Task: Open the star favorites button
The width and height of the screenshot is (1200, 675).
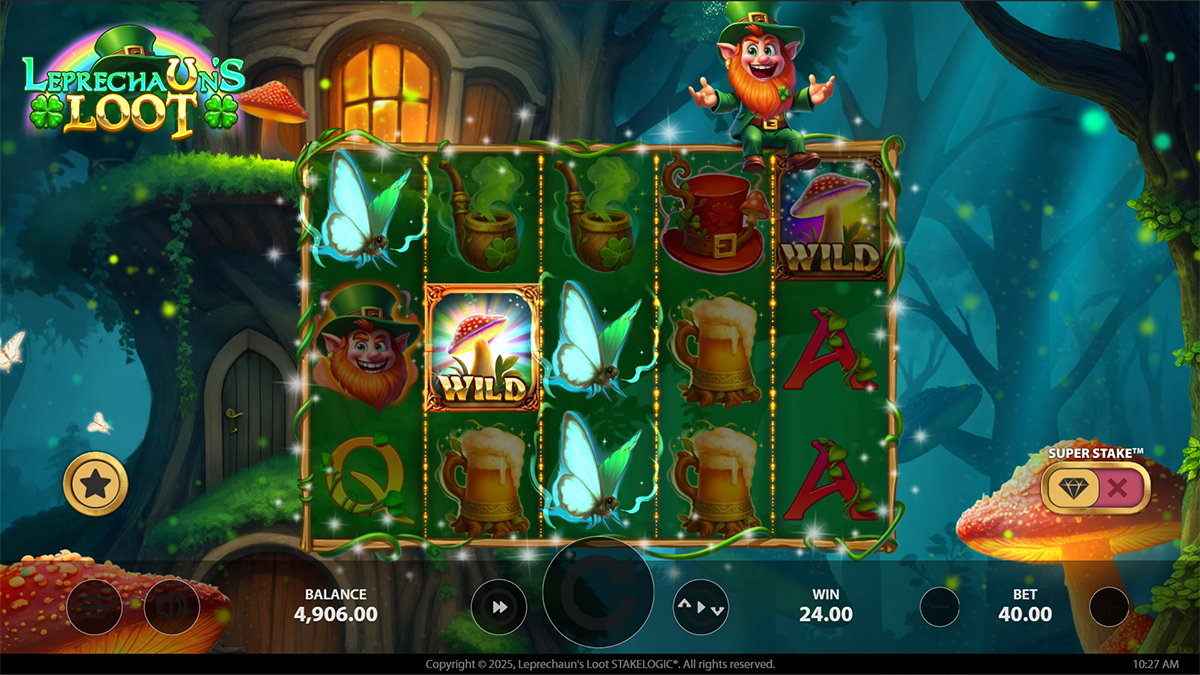Action: 95,485
